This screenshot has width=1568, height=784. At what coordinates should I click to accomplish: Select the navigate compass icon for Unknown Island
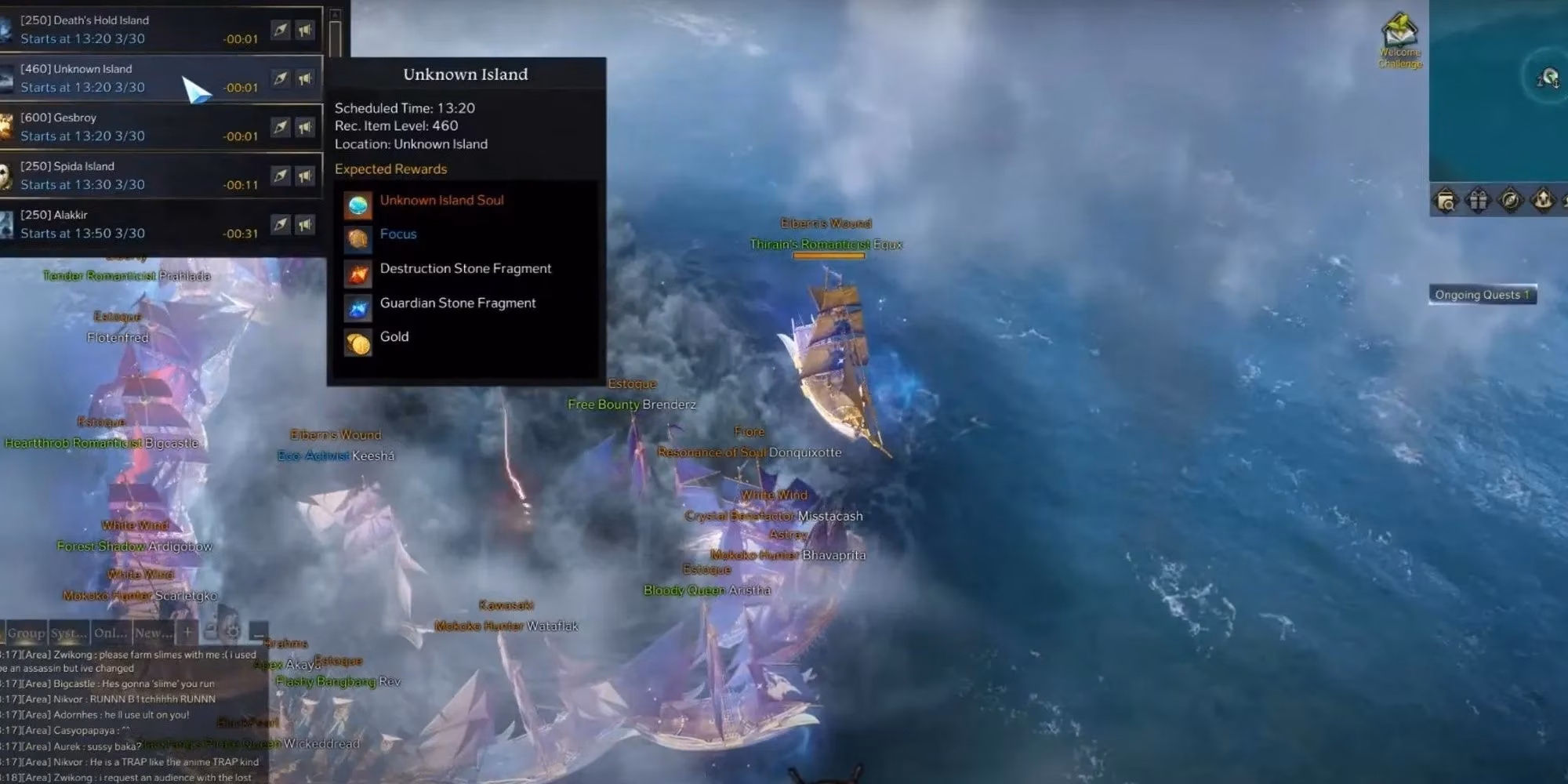tap(281, 78)
